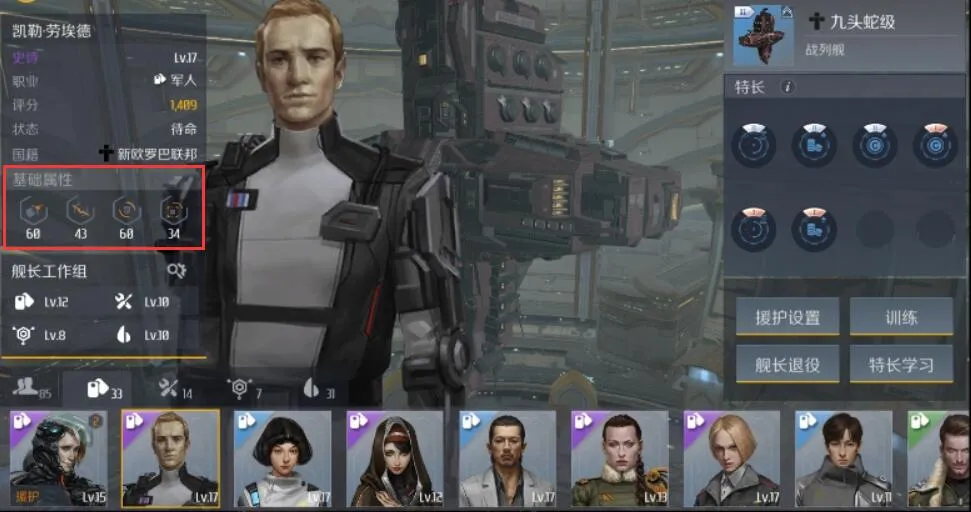This screenshot has height=512, width=971.
Task: Open the 舰长工作组 gear settings icon
Action: (176, 270)
